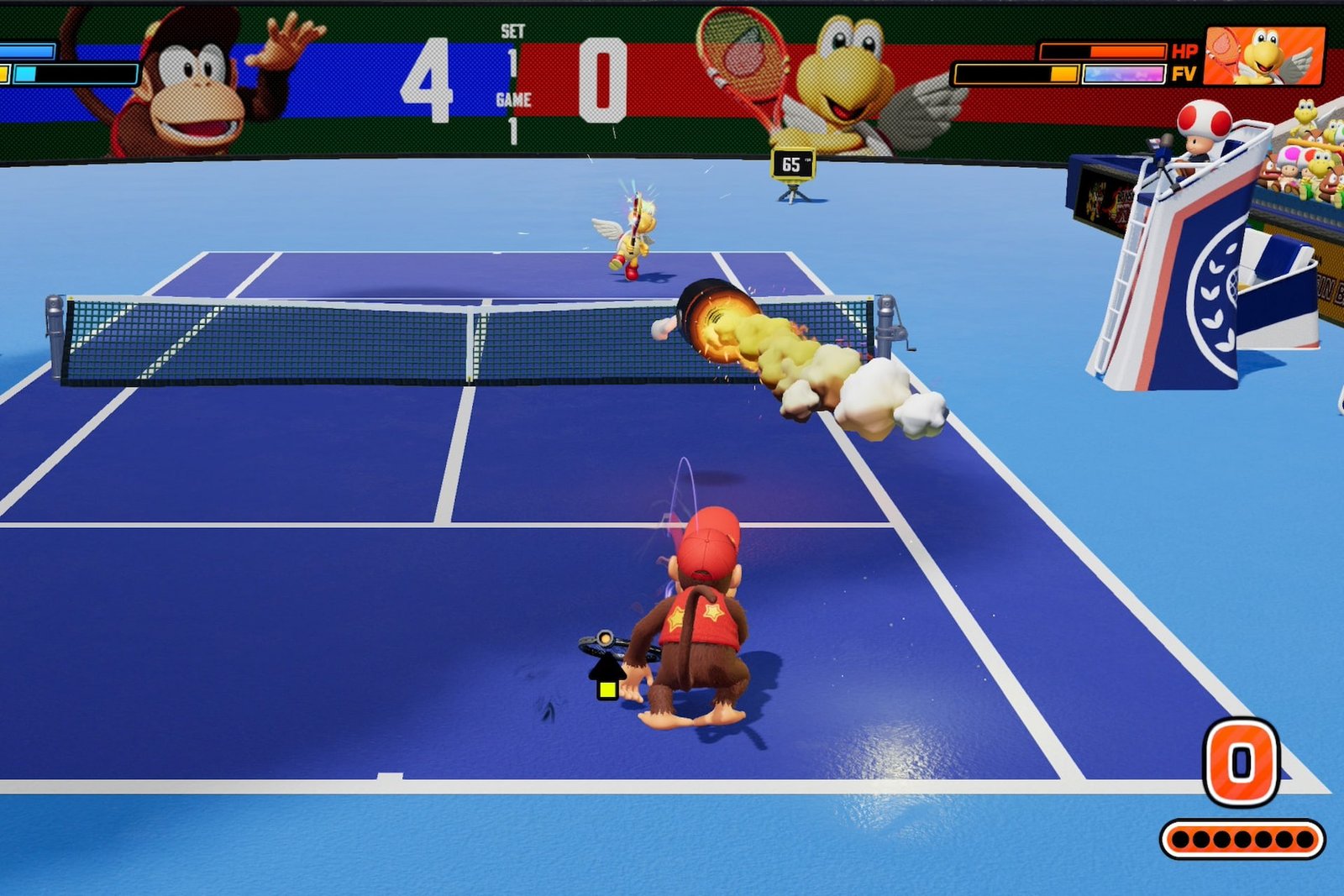Click the yellow shot-placement marker near Diddy Kong
The image size is (1344, 896).
(x=607, y=690)
